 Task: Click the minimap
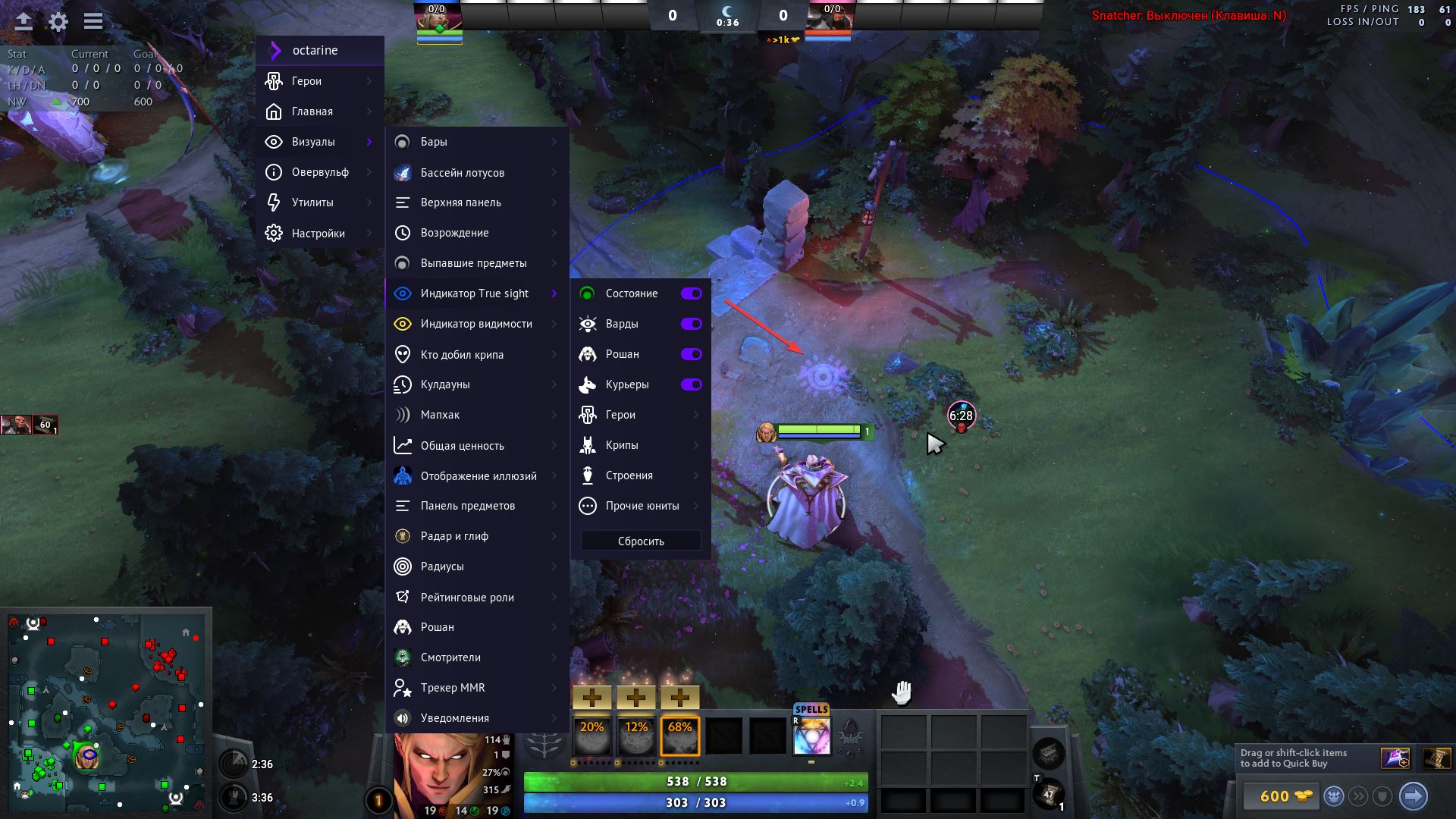[x=106, y=711]
